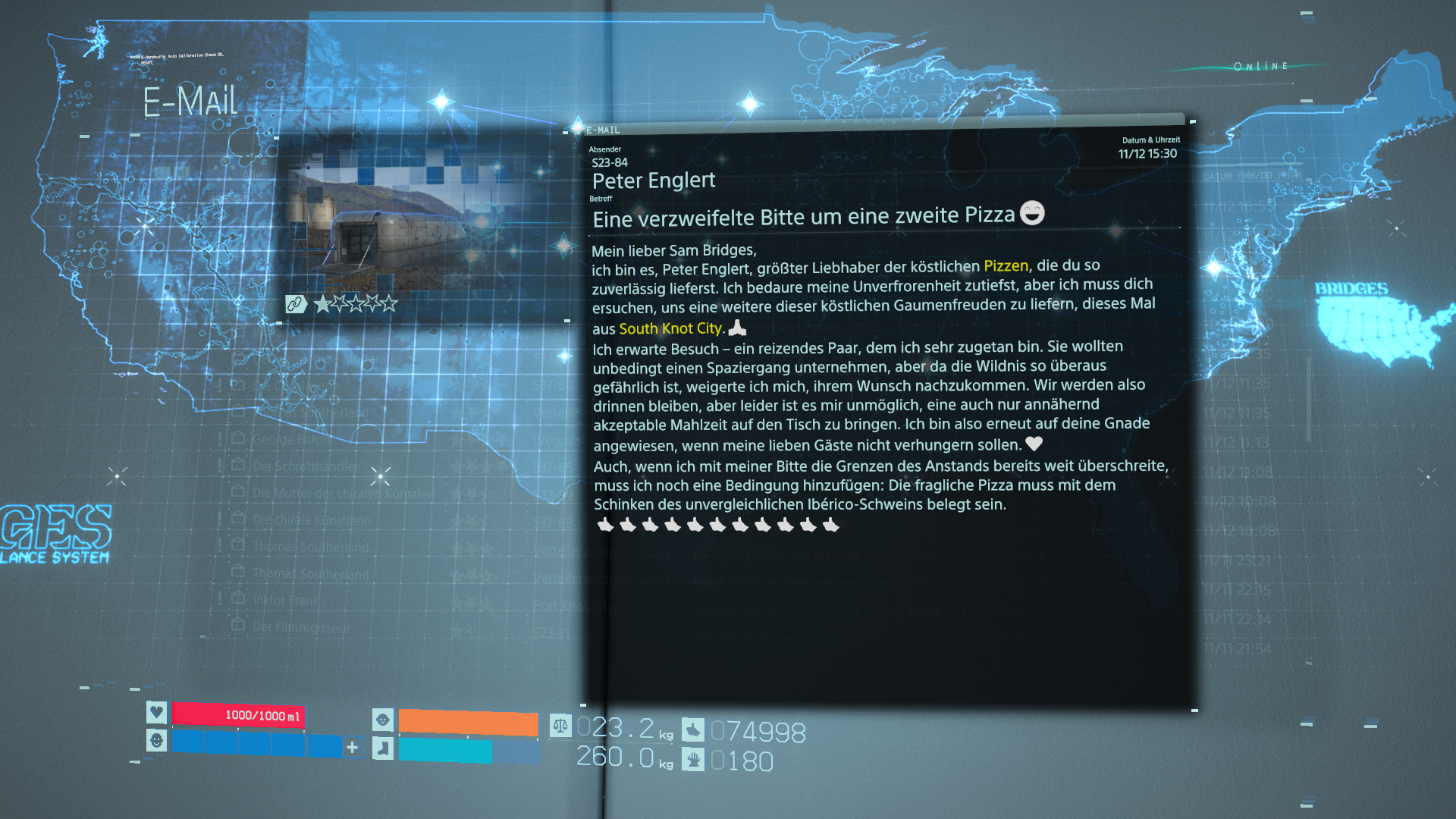Choose the Die Mutter der chiralen Künstlerin email

pos(343,493)
